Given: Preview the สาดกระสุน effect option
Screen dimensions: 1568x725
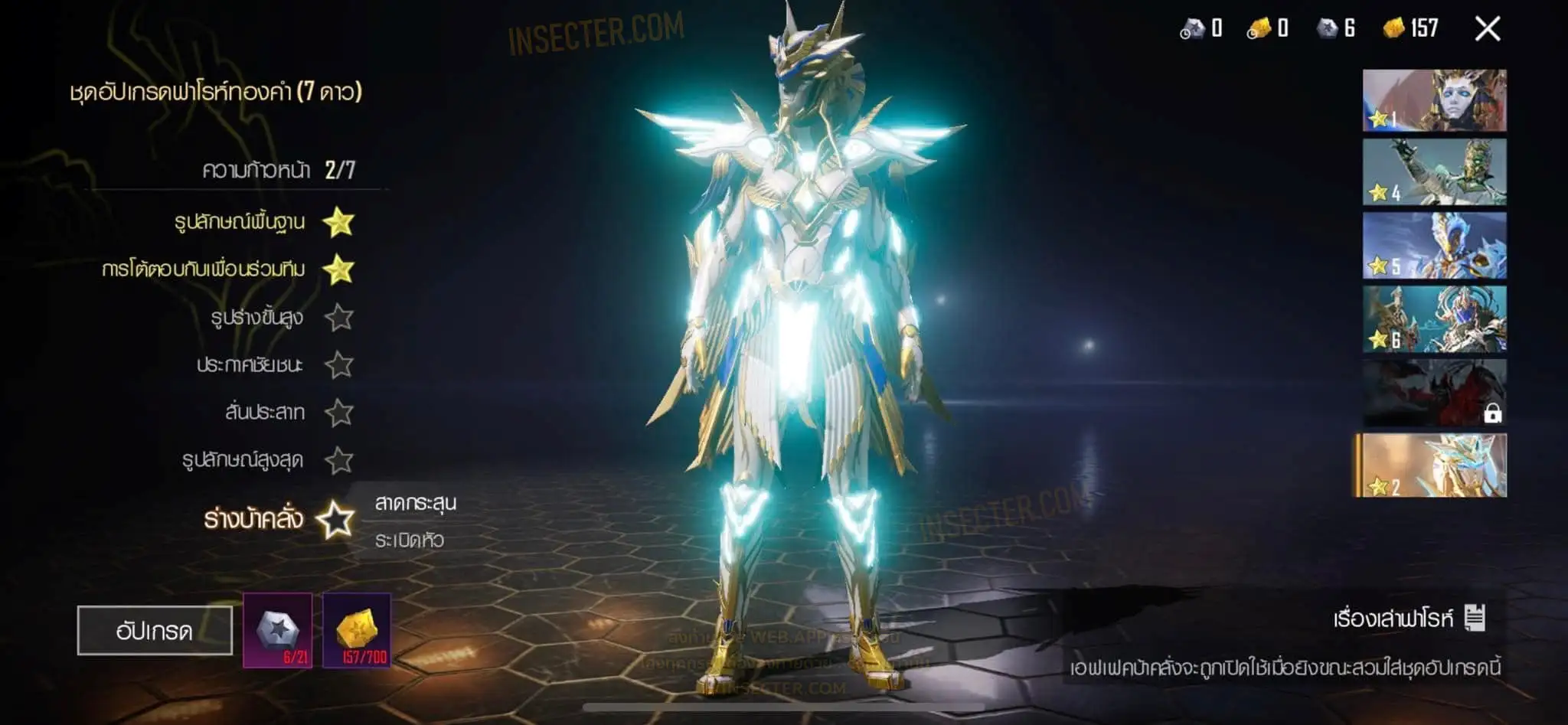Looking at the screenshot, I should click(416, 503).
